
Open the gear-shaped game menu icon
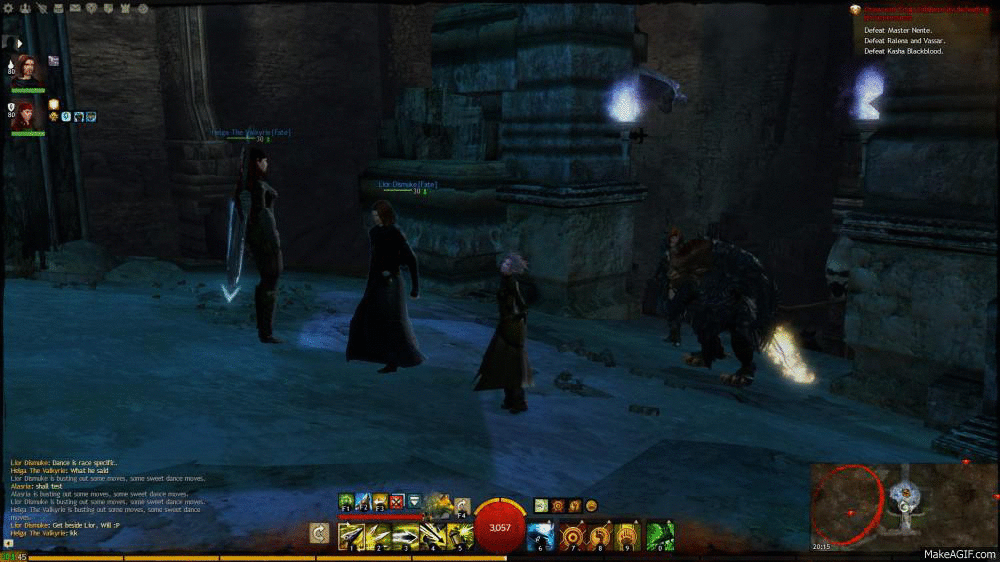[x=10, y=8]
